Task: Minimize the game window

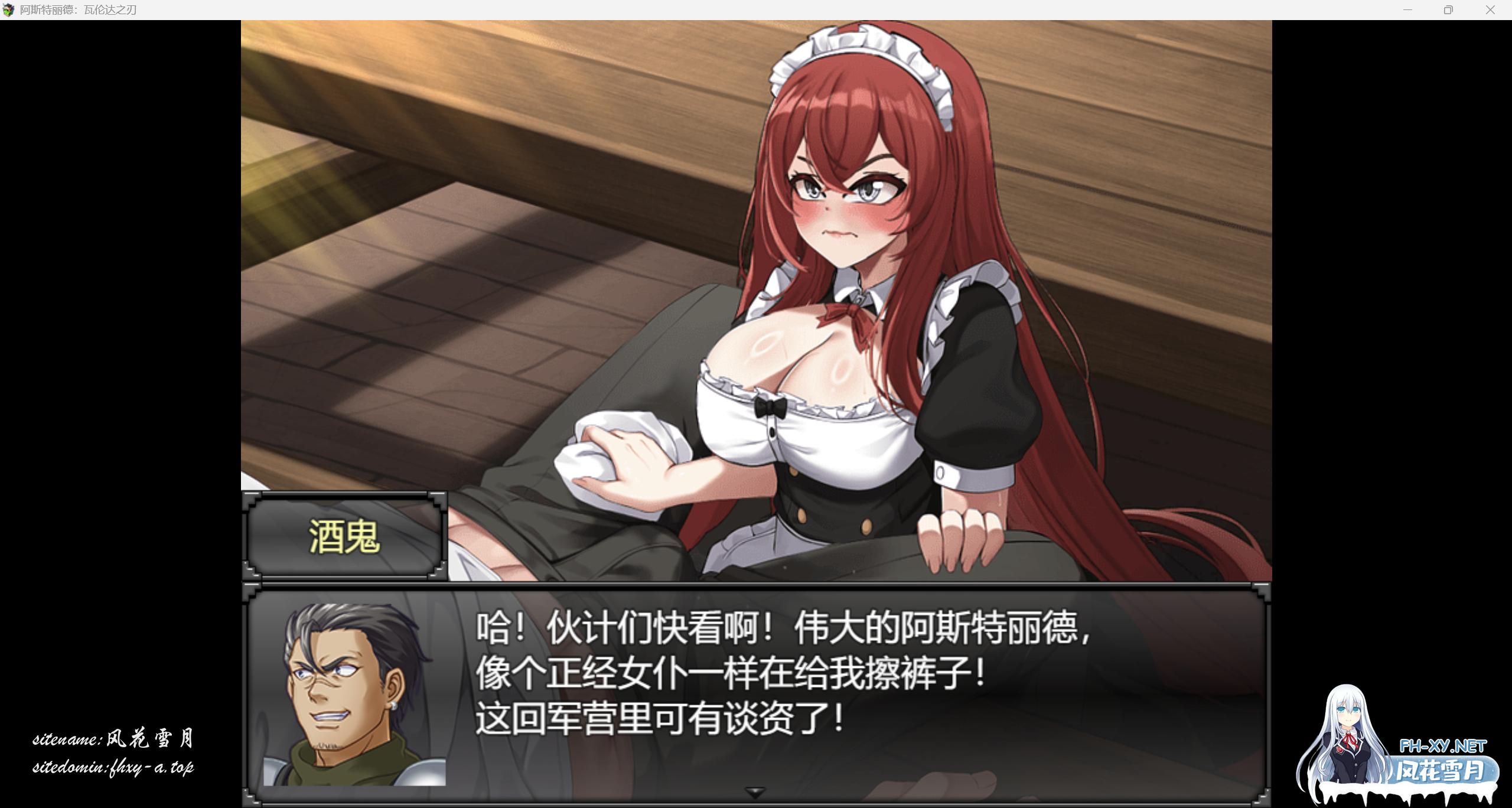Action: coord(1407,9)
